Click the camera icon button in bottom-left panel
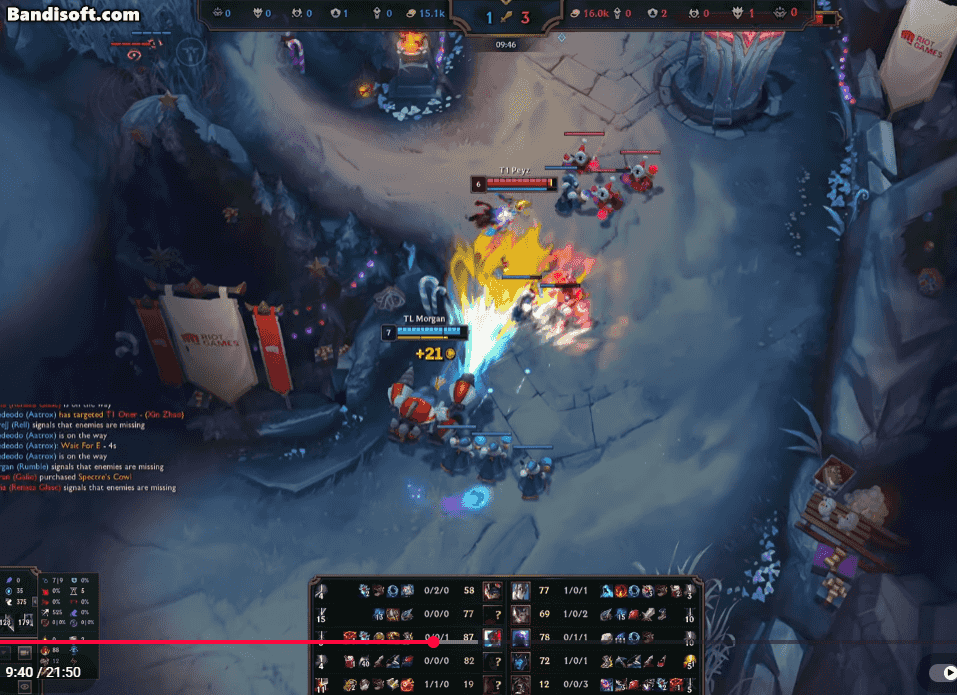The image size is (957, 695). pos(26,653)
